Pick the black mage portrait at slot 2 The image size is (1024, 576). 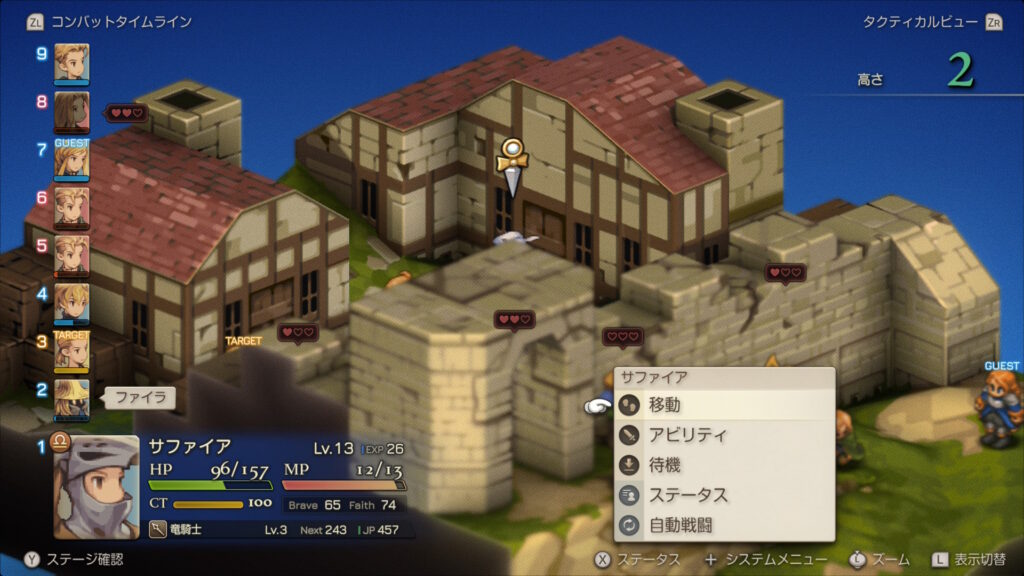pos(71,398)
